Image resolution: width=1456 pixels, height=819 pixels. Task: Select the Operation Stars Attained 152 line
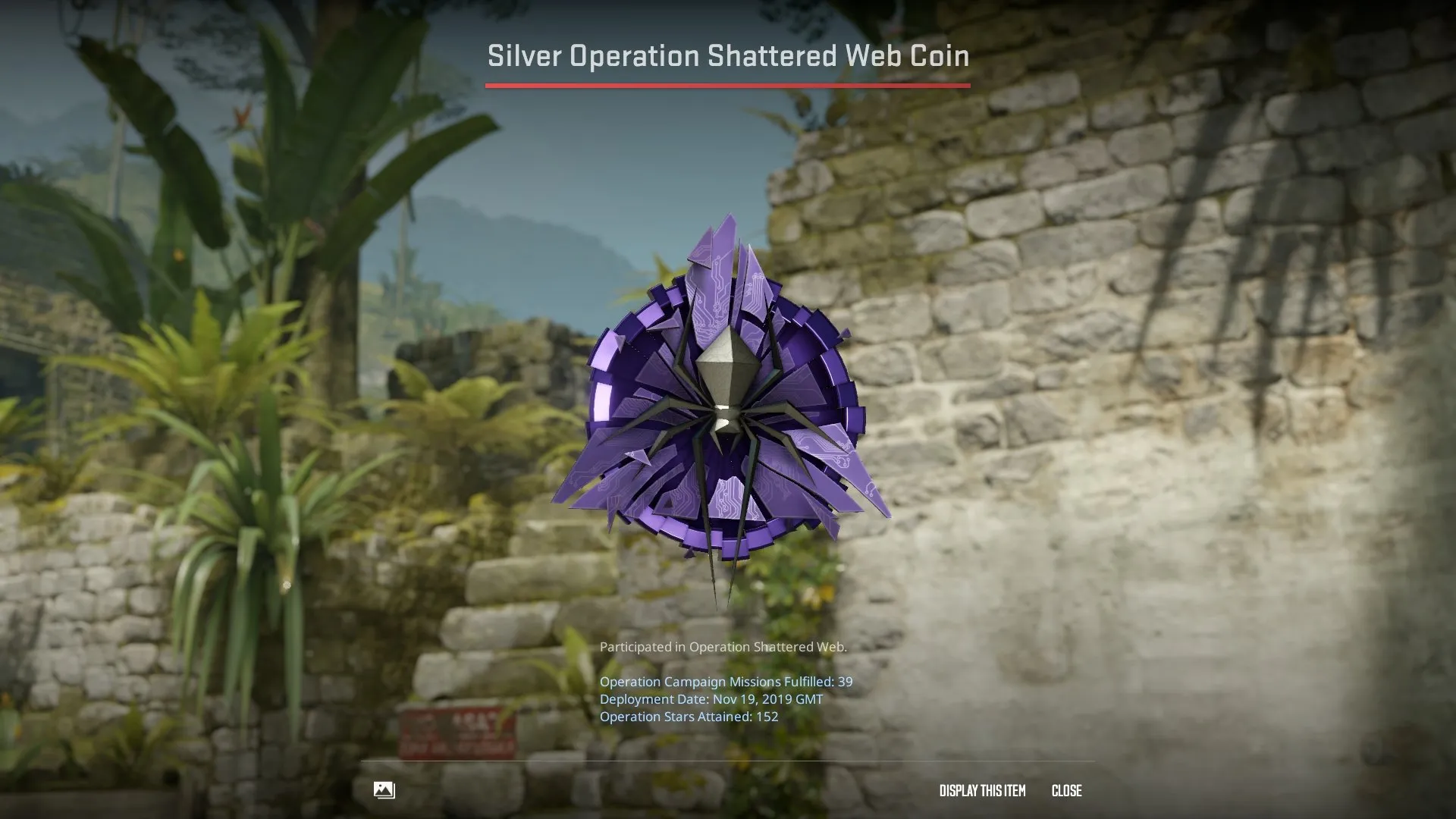click(x=689, y=716)
